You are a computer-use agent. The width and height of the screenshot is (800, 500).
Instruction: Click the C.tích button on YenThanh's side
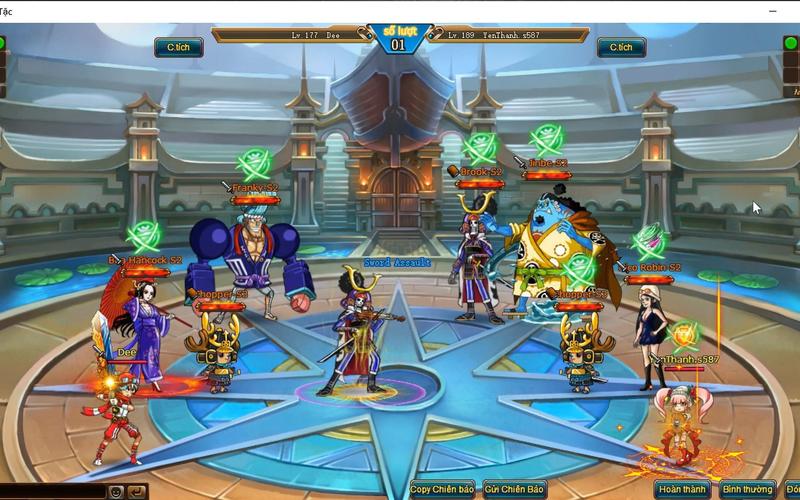621,47
